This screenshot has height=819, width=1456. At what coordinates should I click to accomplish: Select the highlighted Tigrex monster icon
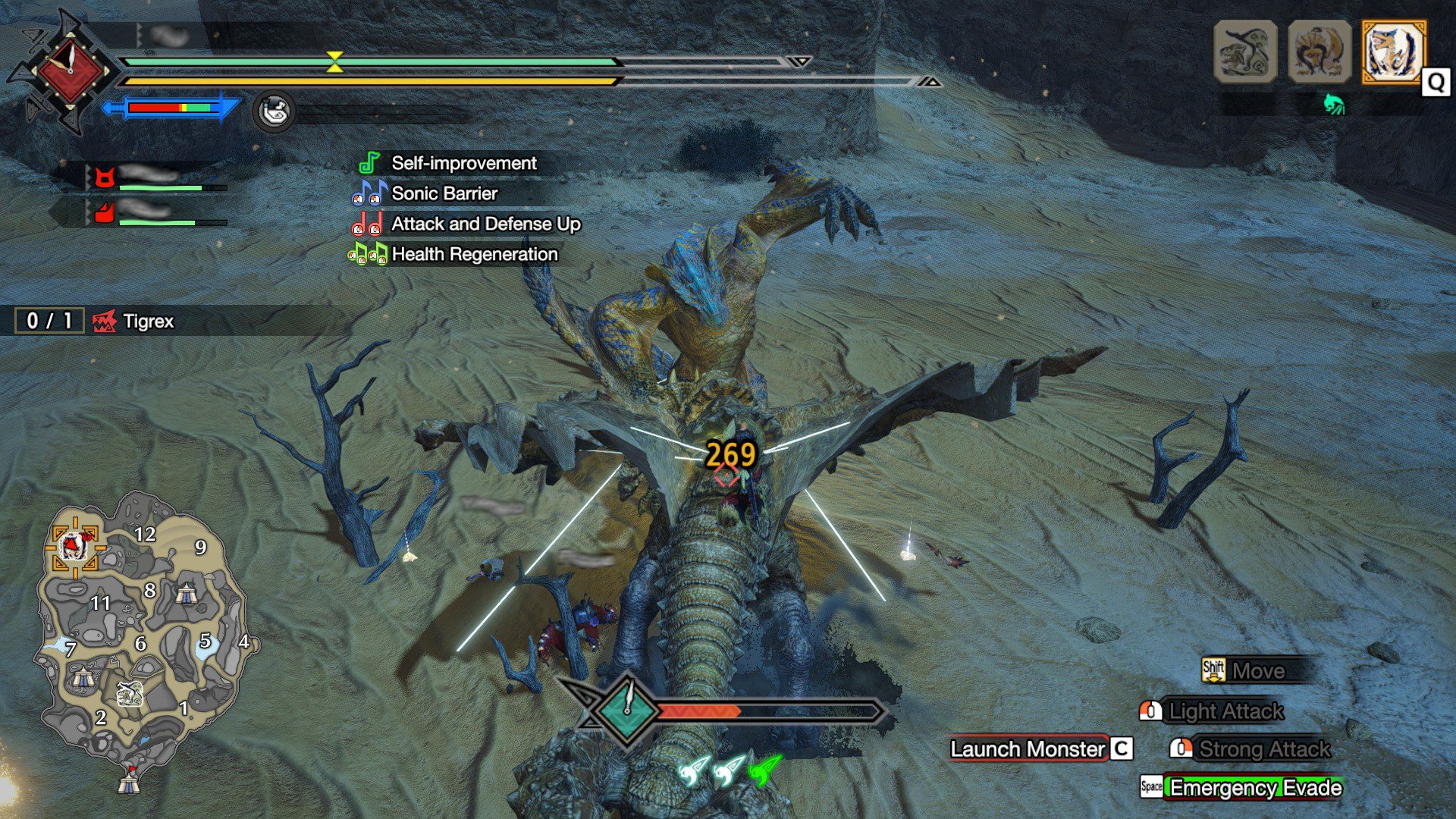[1393, 52]
